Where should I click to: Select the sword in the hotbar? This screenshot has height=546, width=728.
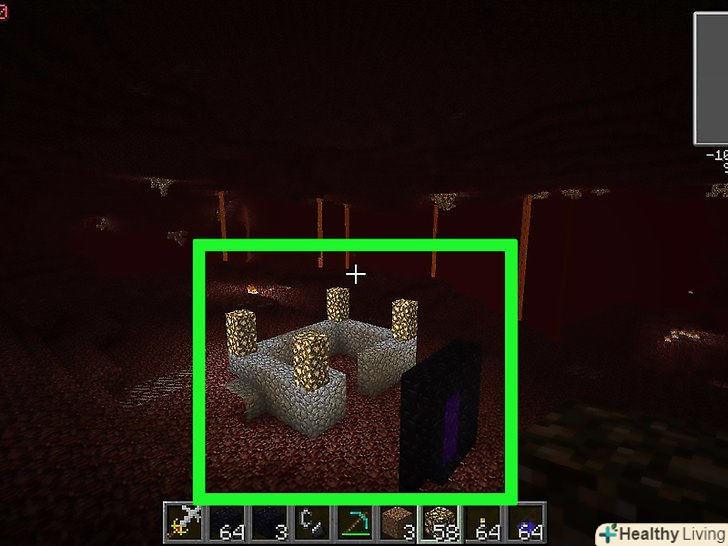point(184,524)
